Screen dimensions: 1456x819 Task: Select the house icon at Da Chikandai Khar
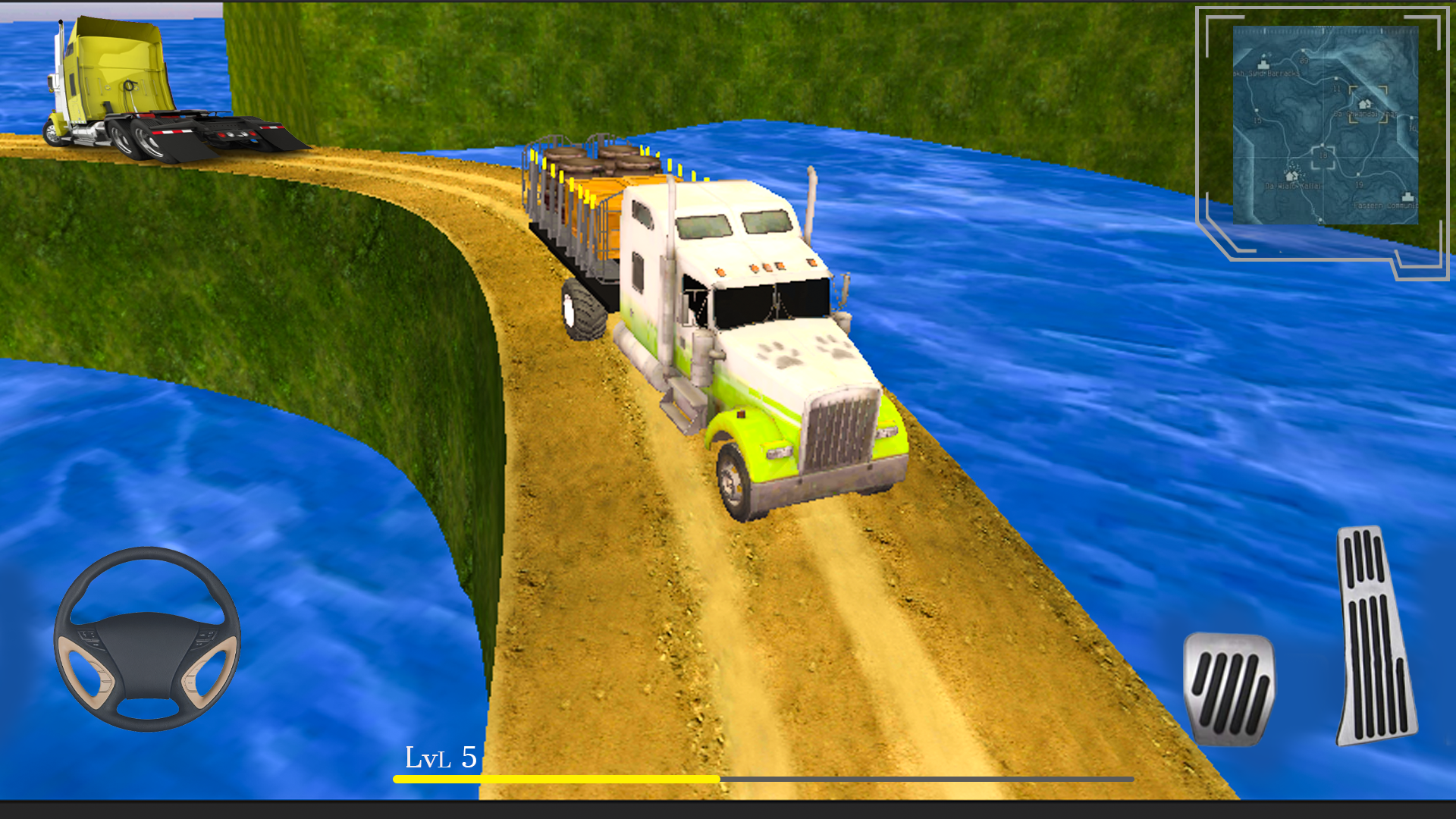pyautogui.click(x=1363, y=104)
